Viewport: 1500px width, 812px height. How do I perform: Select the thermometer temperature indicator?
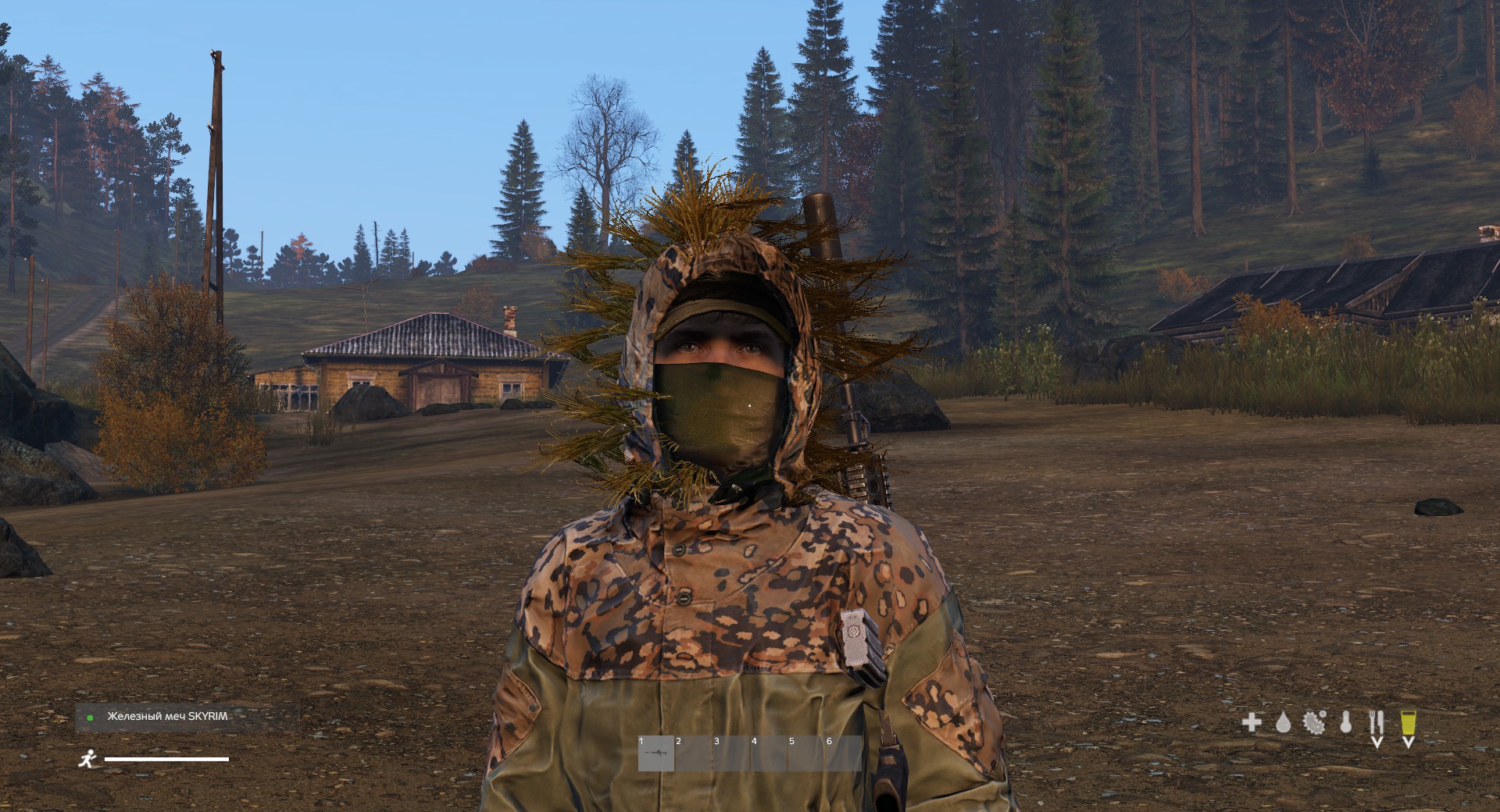pyautogui.click(x=1345, y=722)
